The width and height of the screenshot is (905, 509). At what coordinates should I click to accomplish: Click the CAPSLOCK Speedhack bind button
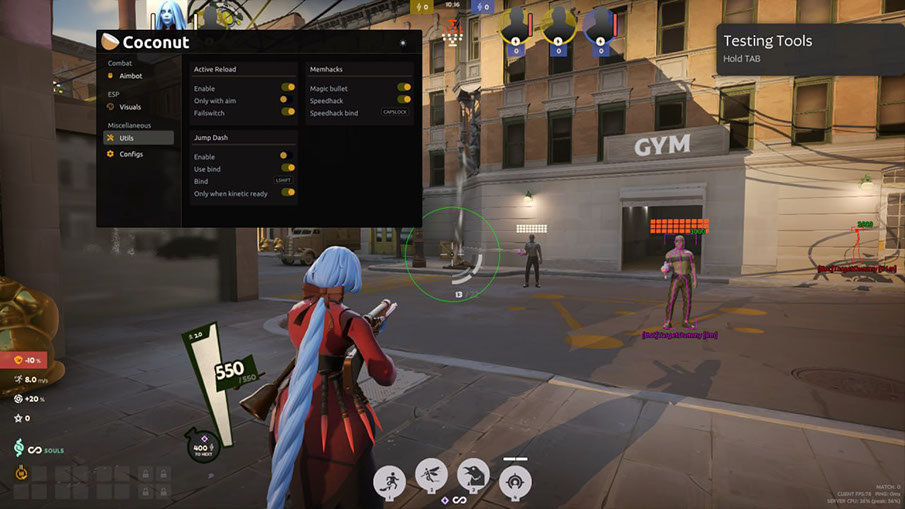point(396,112)
